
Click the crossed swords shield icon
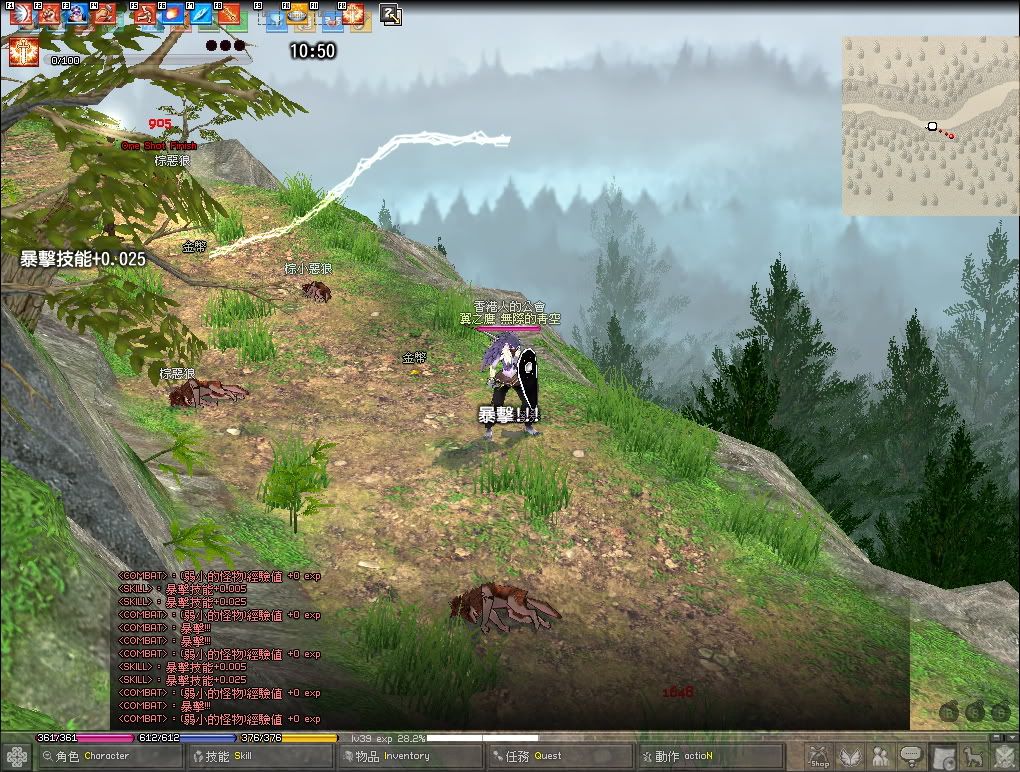1003,757
